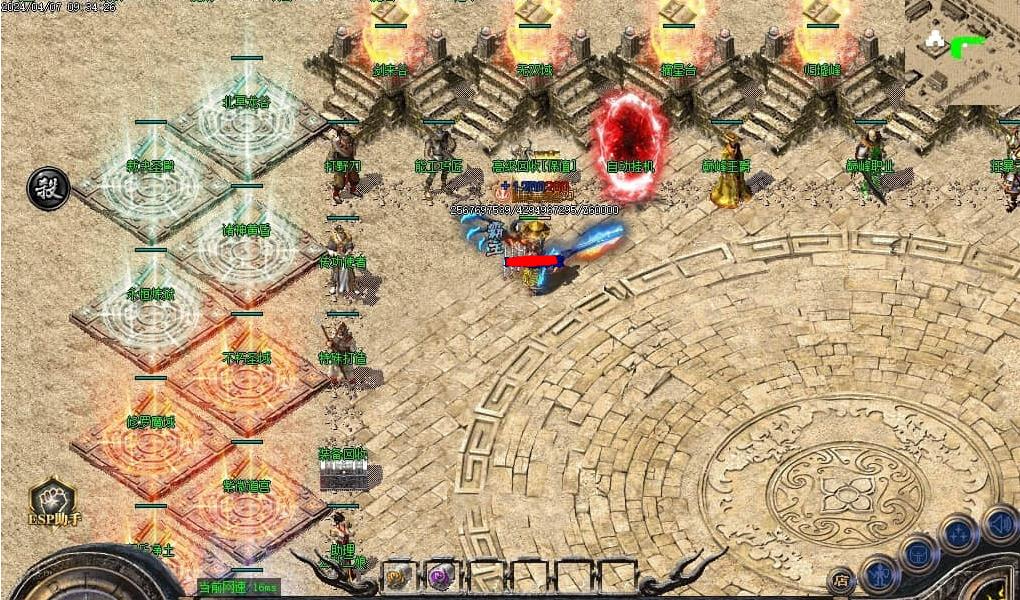This screenshot has width=1020, height=600.
Task: Toggle the 殺 attack mode button
Action: coord(48,188)
